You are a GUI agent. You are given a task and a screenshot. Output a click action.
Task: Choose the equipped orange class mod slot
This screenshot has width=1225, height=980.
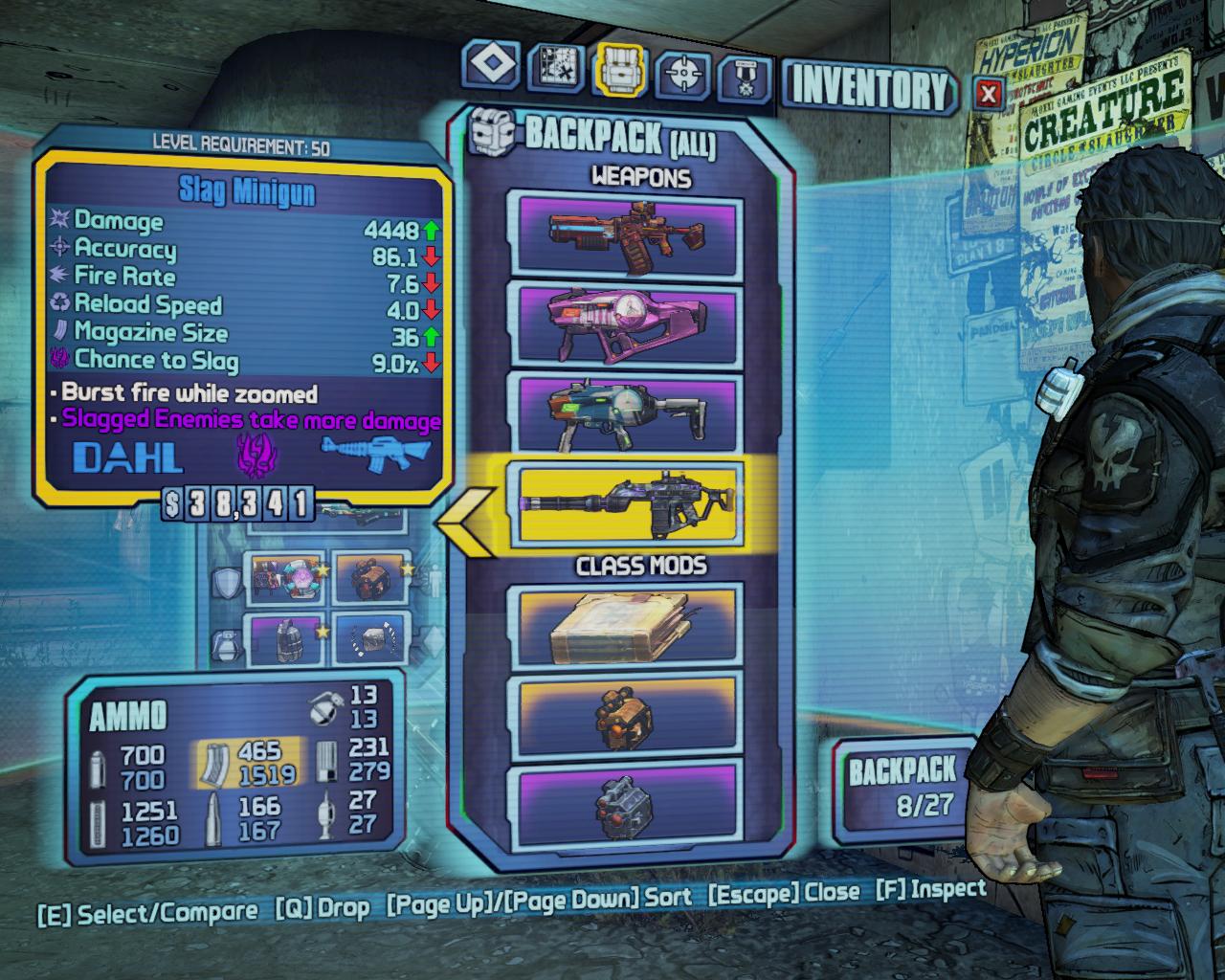369,579
